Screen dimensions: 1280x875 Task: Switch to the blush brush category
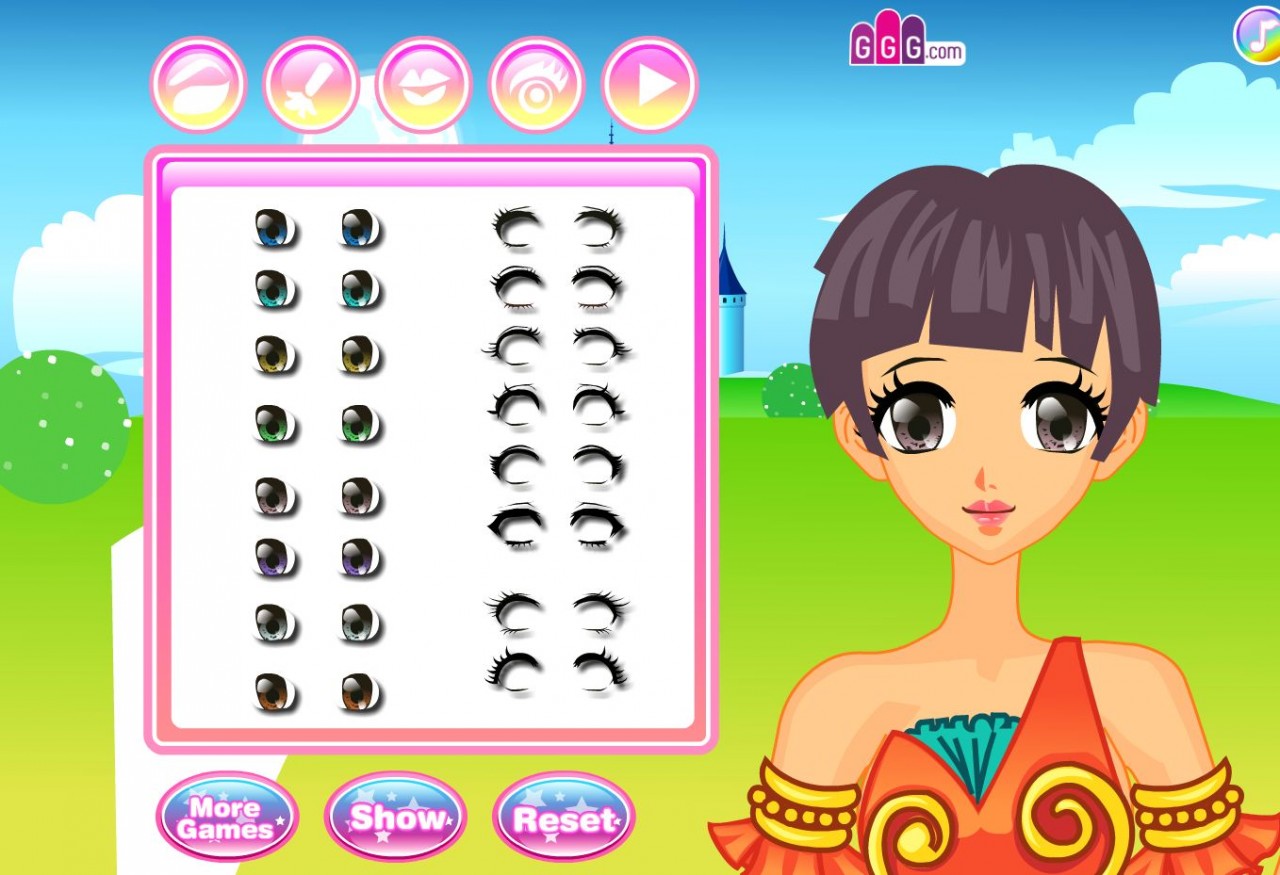[x=311, y=86]
